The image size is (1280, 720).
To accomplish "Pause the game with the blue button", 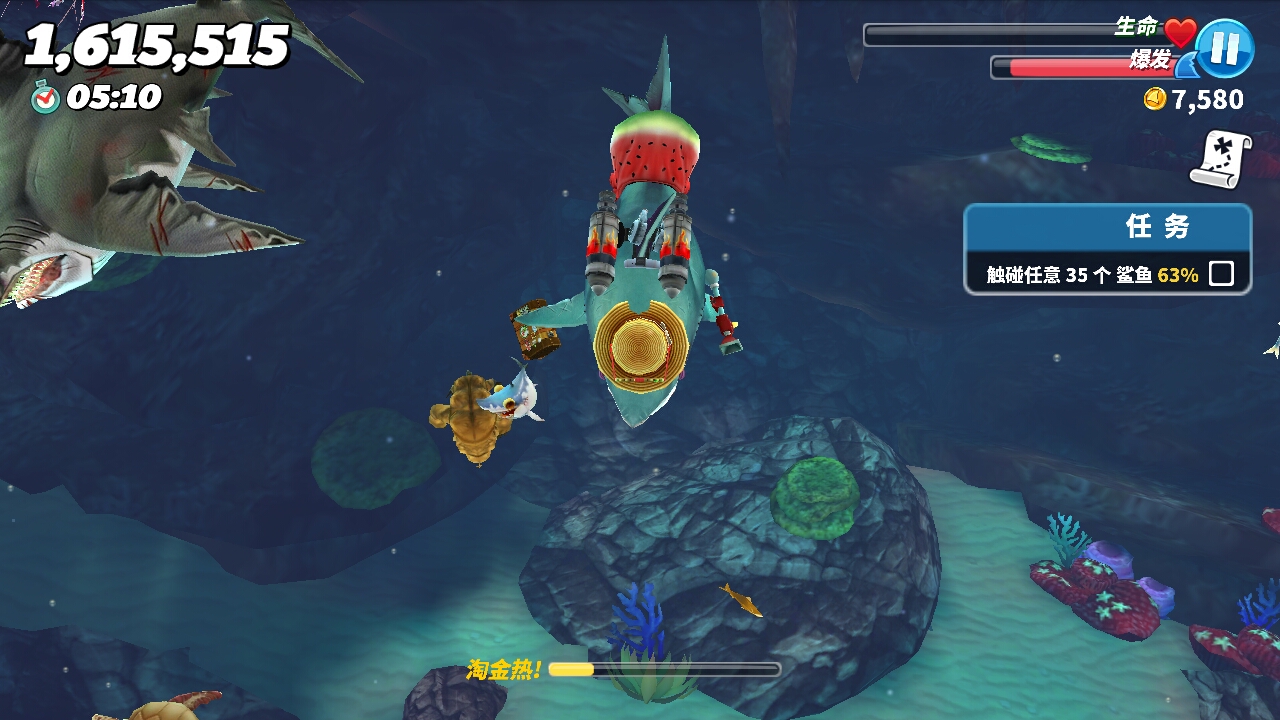I will pos(1225,49).
